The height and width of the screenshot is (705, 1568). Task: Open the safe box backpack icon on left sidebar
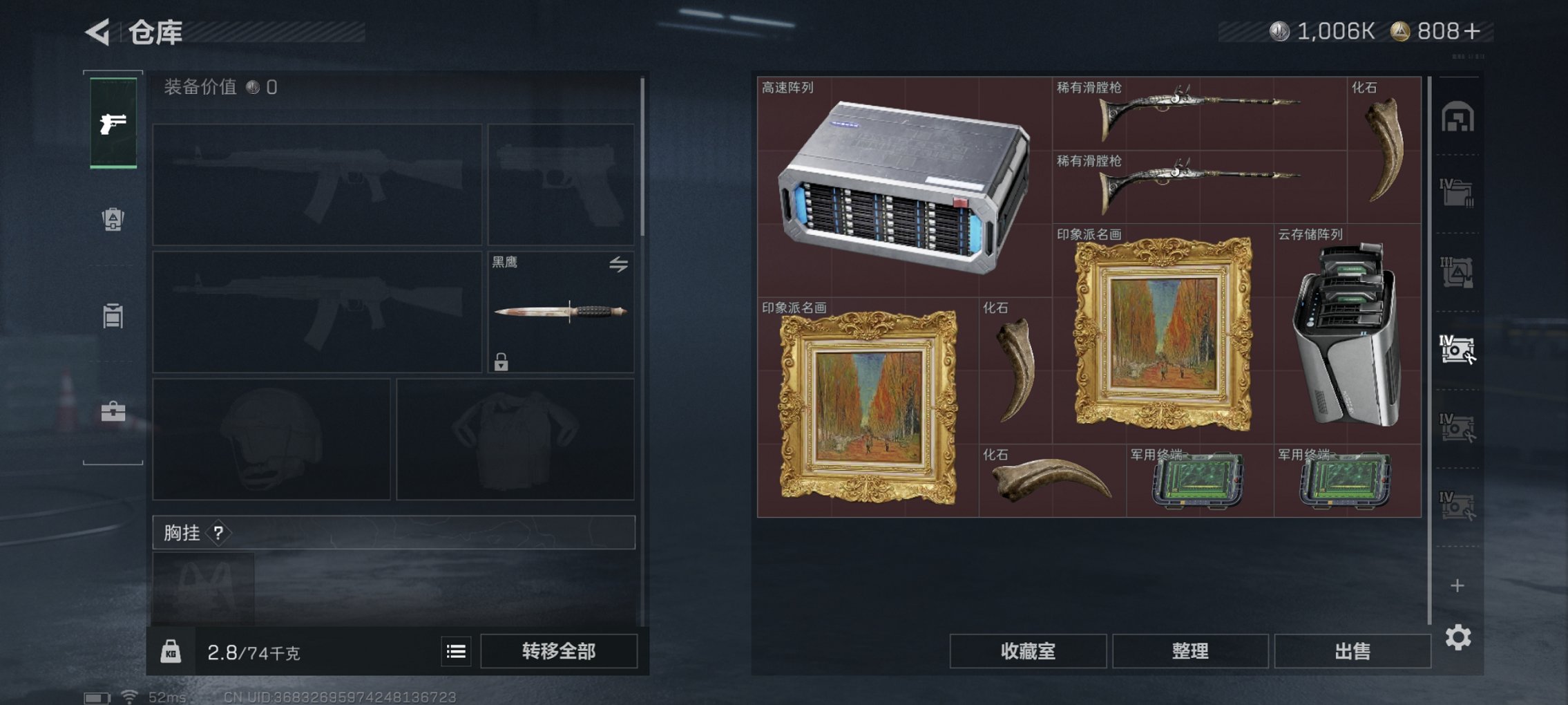[113, 220]
